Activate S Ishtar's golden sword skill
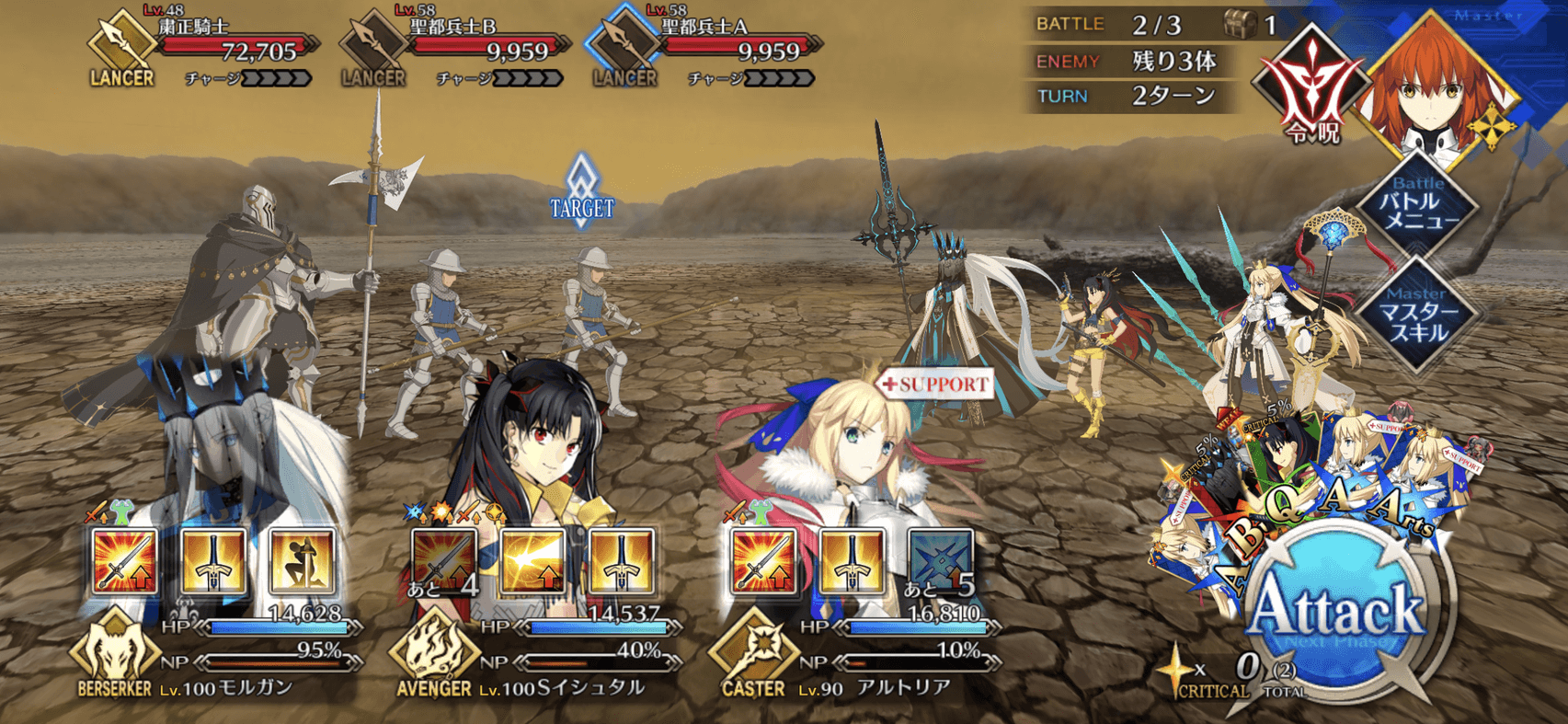This screenshot has height=724, width=1568. click(x=622, y=559)
